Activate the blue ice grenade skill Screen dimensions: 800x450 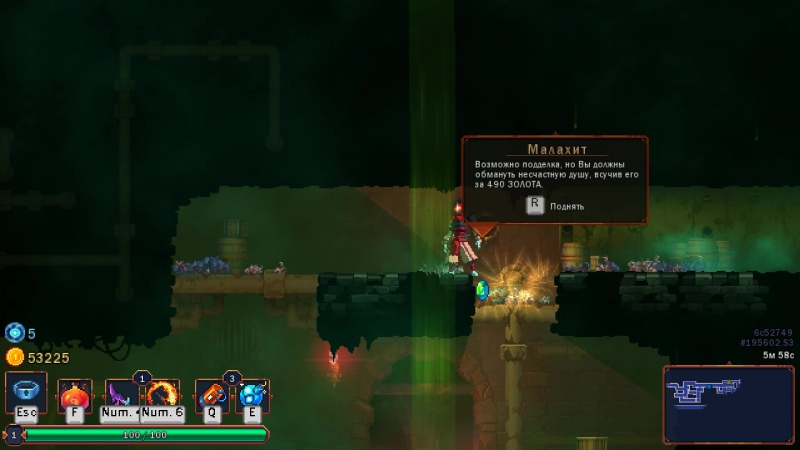pyautogui.click(x=251, y=396)
